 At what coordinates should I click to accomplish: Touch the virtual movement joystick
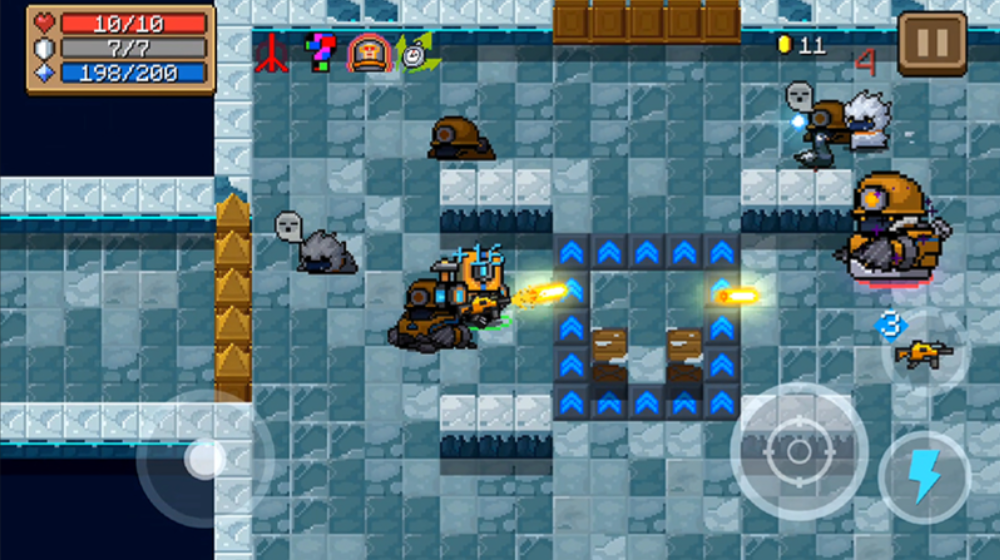point(205,459)
